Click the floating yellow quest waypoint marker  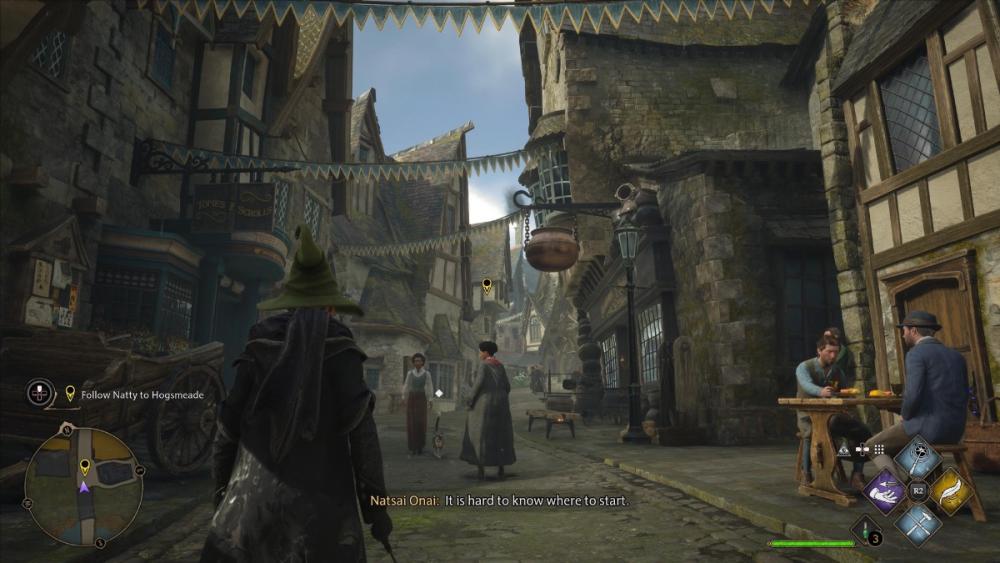click(x=487, y=285)
